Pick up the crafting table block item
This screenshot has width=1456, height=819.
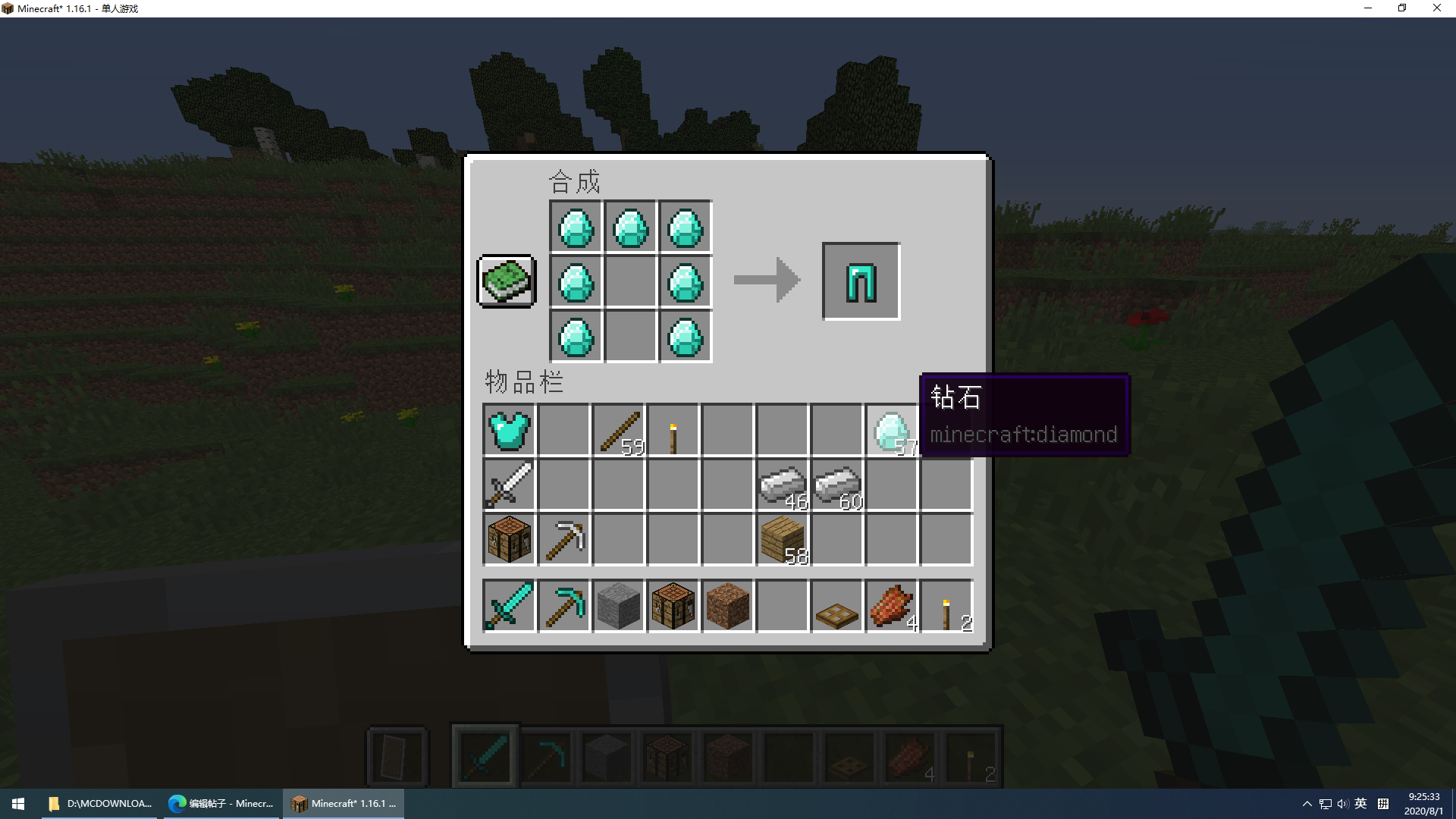tap(509, 540)
